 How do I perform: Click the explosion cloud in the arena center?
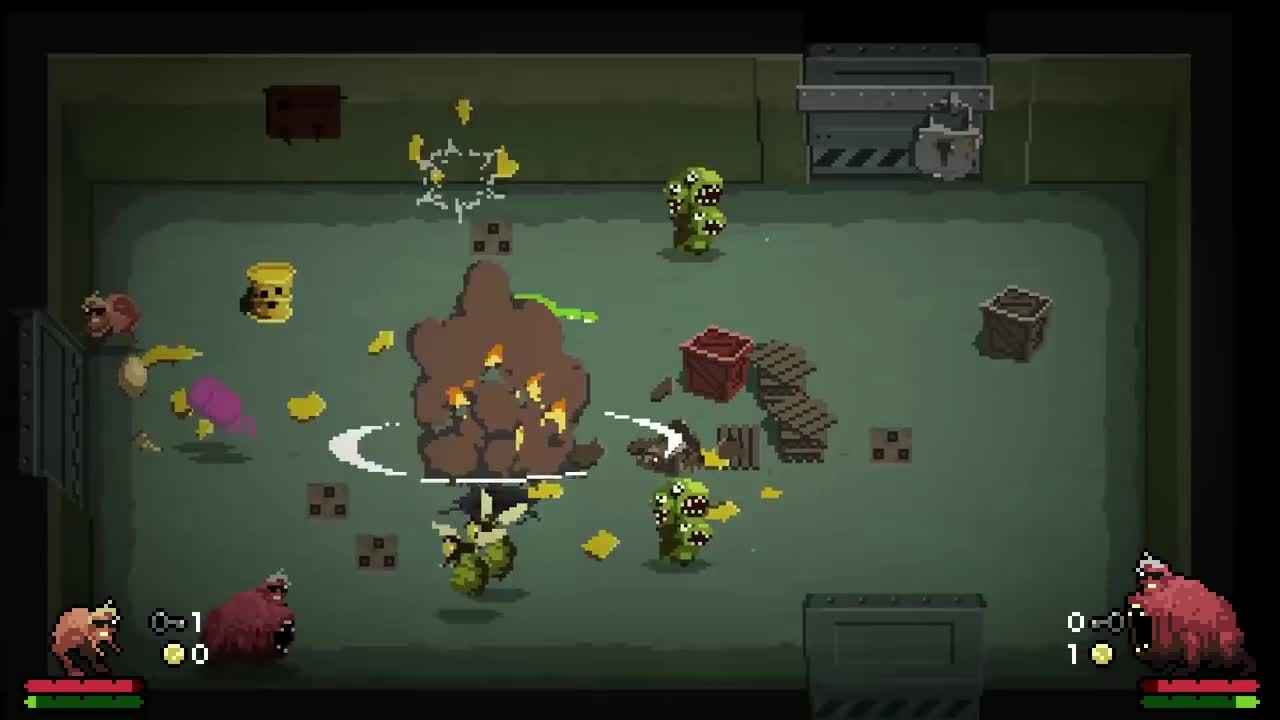(x=495, y=380)
